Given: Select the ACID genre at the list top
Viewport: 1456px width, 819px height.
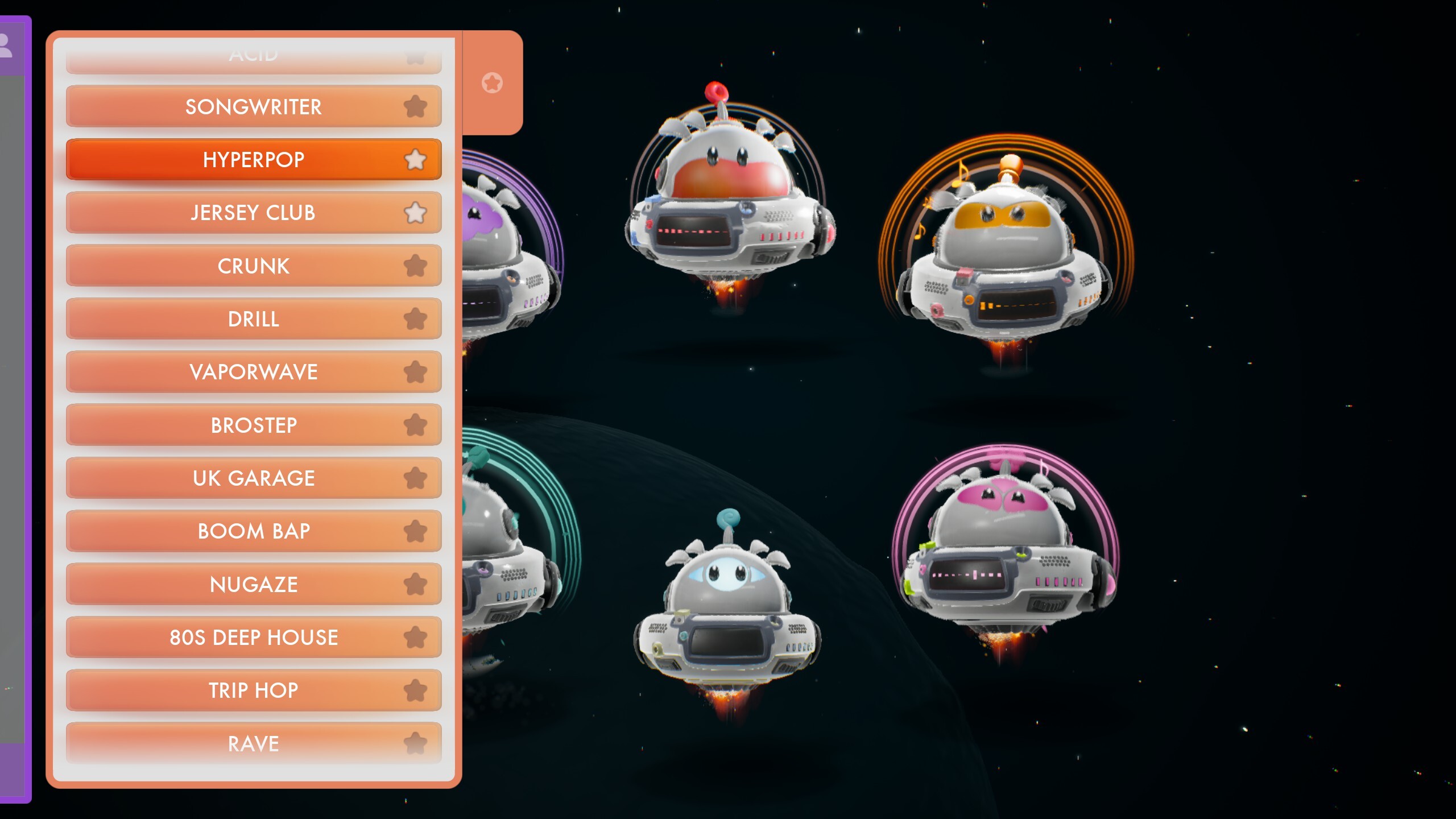Looking at the screenshot, I should coord(253,55).
